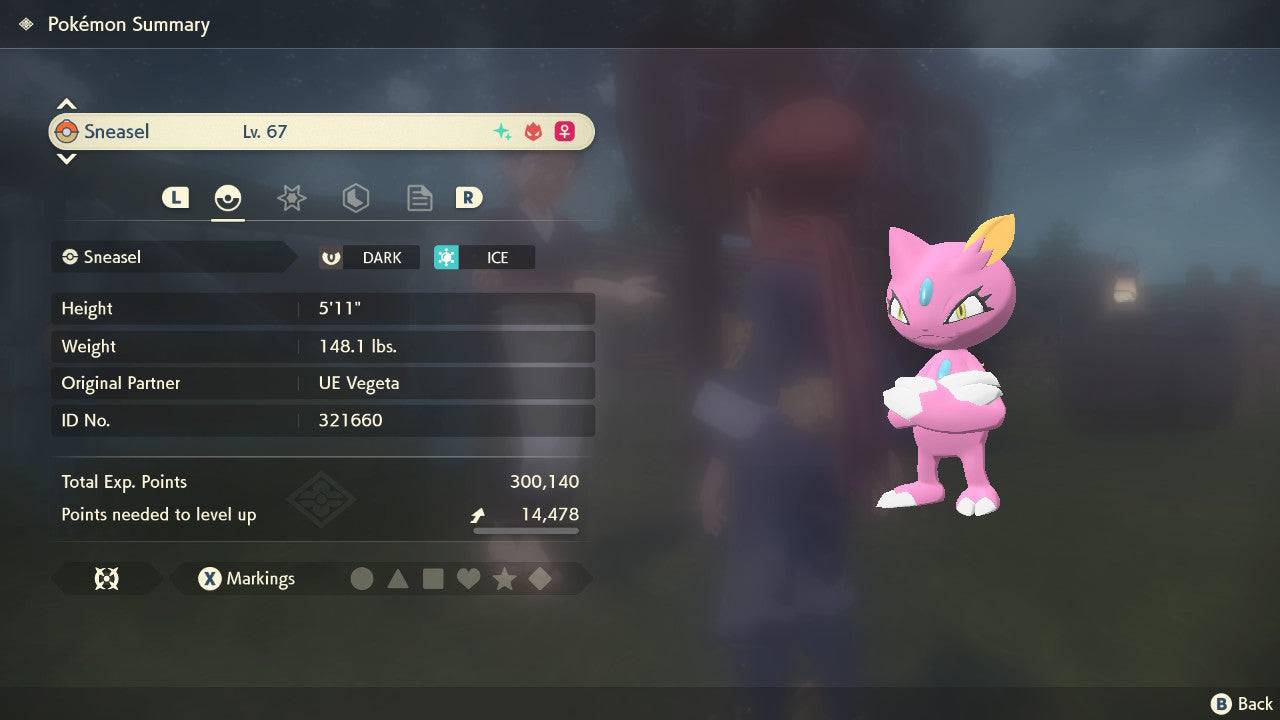The width and height of the screenshot is (1280, 720).
Task: Toggle the diamond marking
Action: [540, 579]
